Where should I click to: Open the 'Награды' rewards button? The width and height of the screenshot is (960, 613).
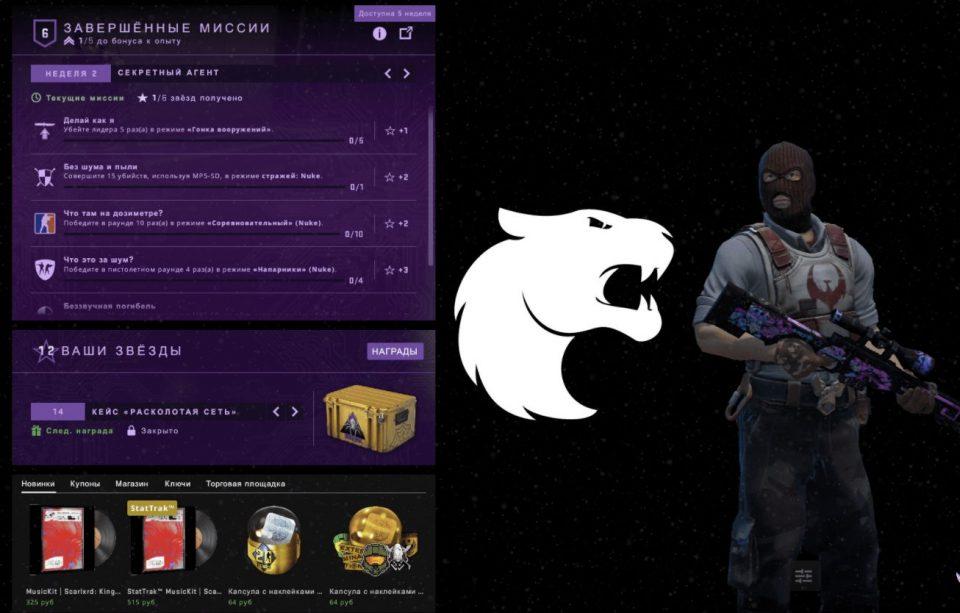click(x=395, y=351)
